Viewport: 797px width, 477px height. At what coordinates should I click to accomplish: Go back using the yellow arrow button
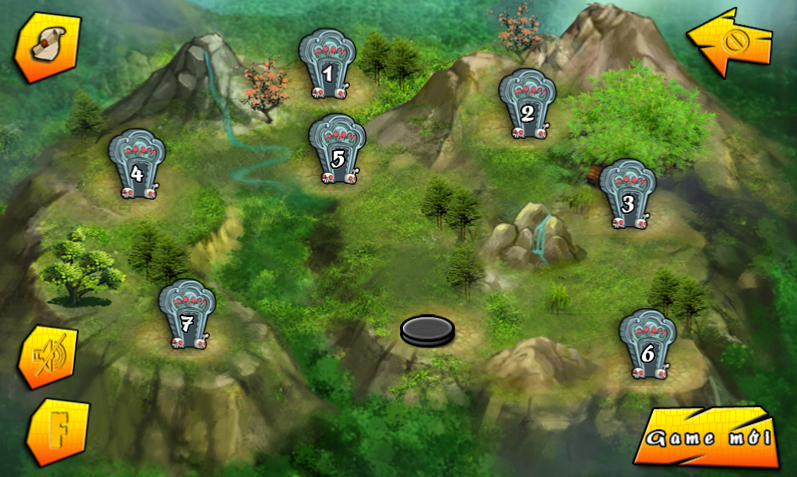tap(730, 42)
